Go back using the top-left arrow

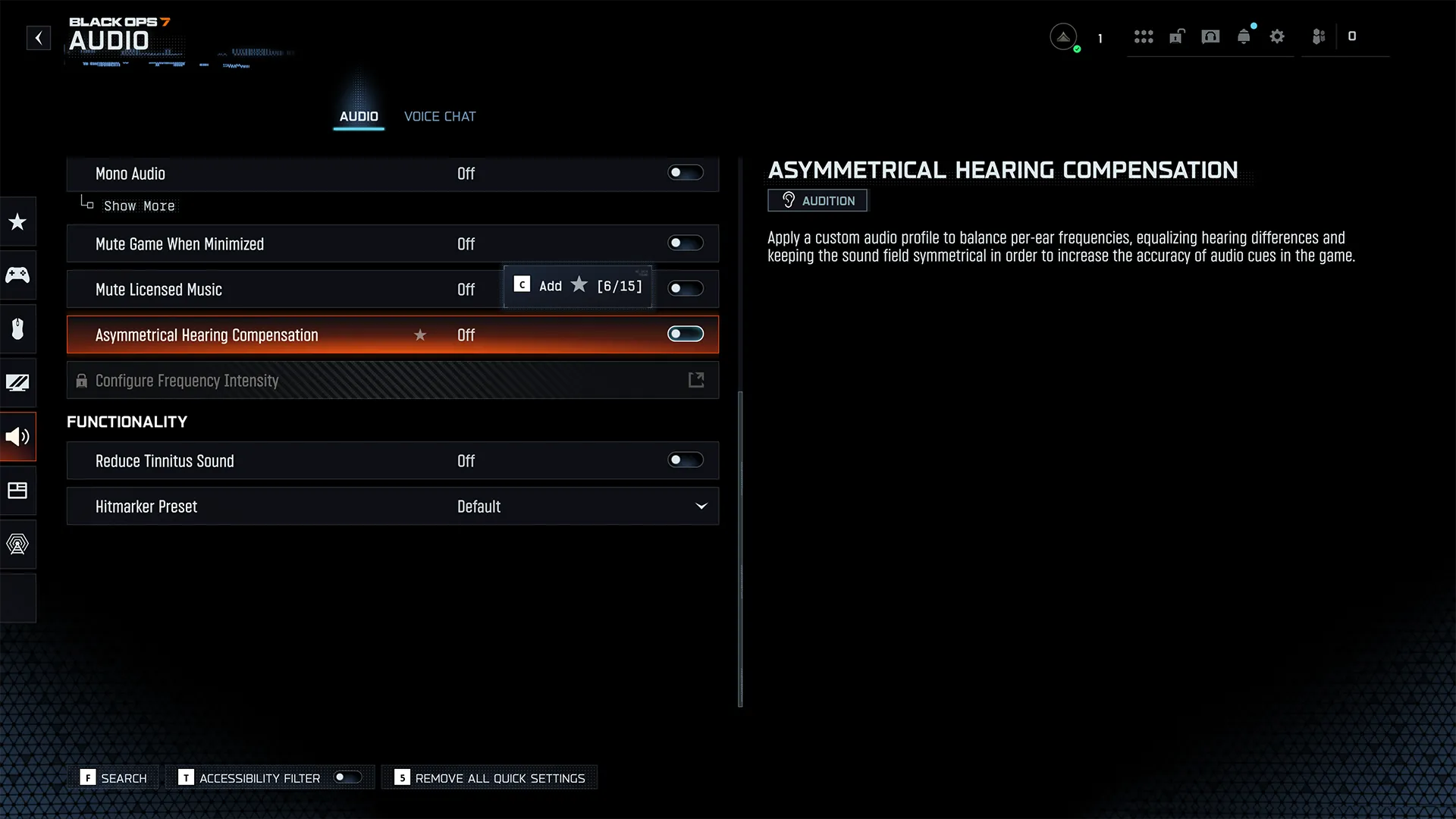[39, 38]
